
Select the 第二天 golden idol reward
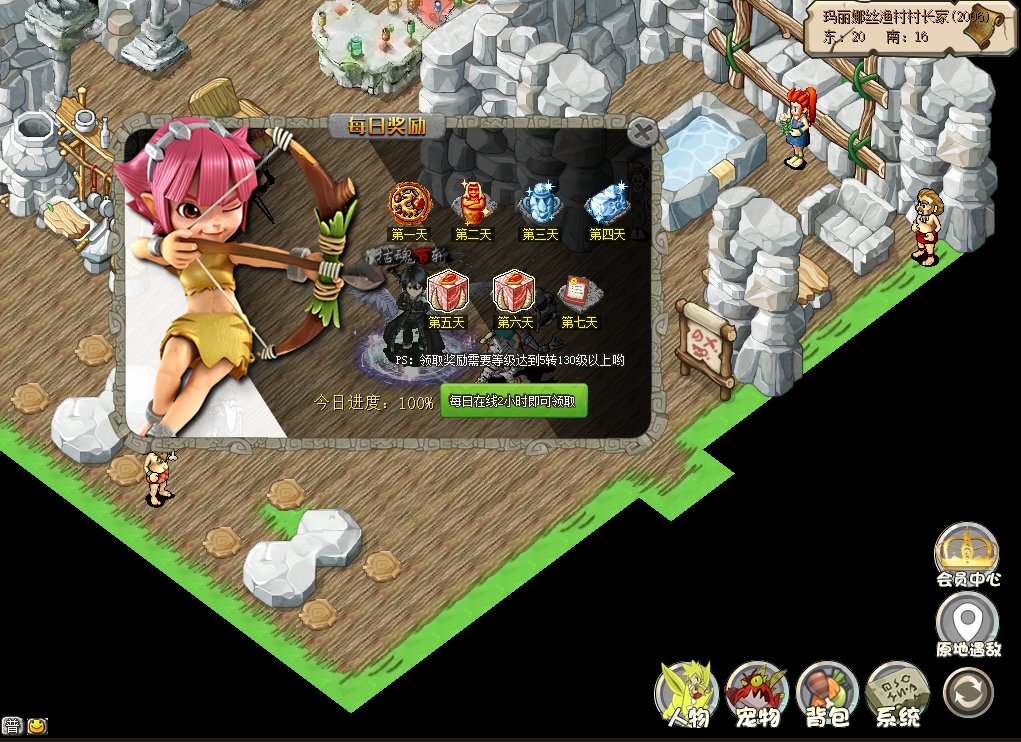click(x=472, y=204)
